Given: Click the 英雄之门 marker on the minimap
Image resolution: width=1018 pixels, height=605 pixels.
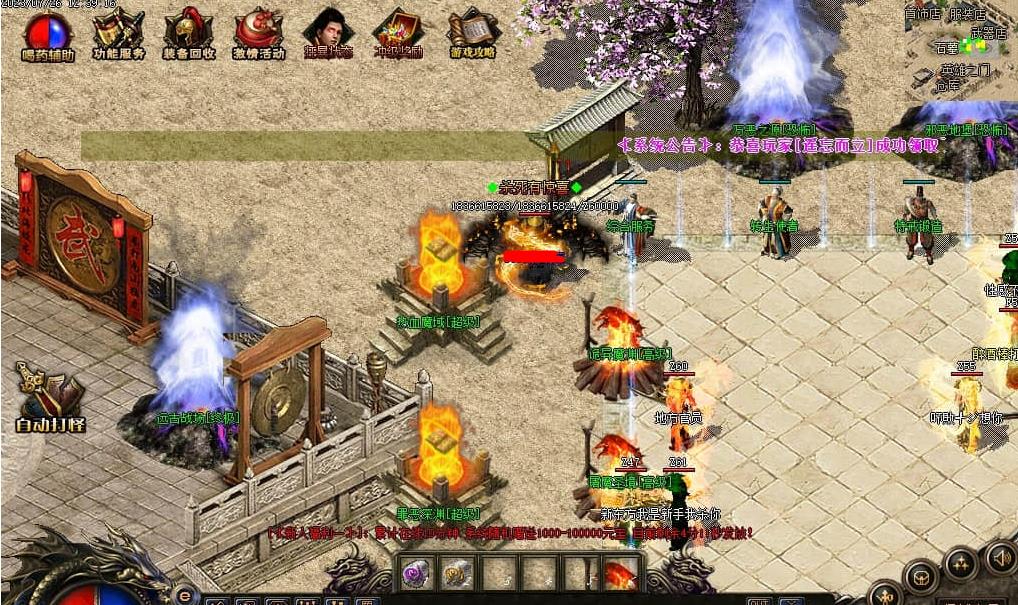Looking at the screenshot, I should click(965, 70).
